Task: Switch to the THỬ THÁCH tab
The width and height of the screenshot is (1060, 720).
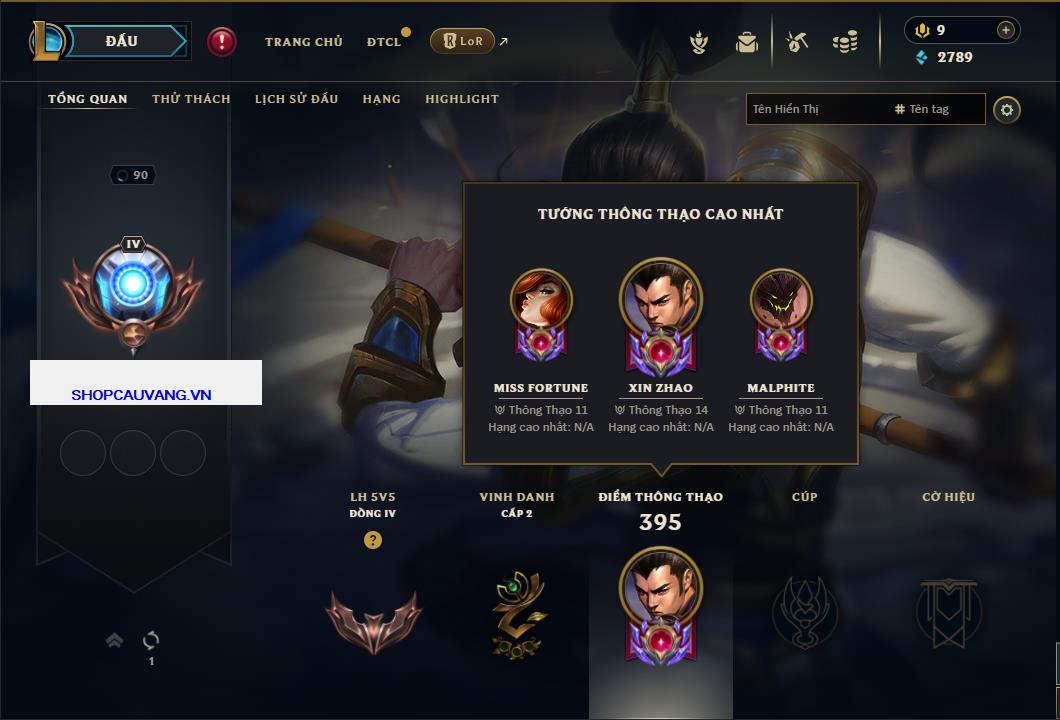Action: (x=191, y=99)
